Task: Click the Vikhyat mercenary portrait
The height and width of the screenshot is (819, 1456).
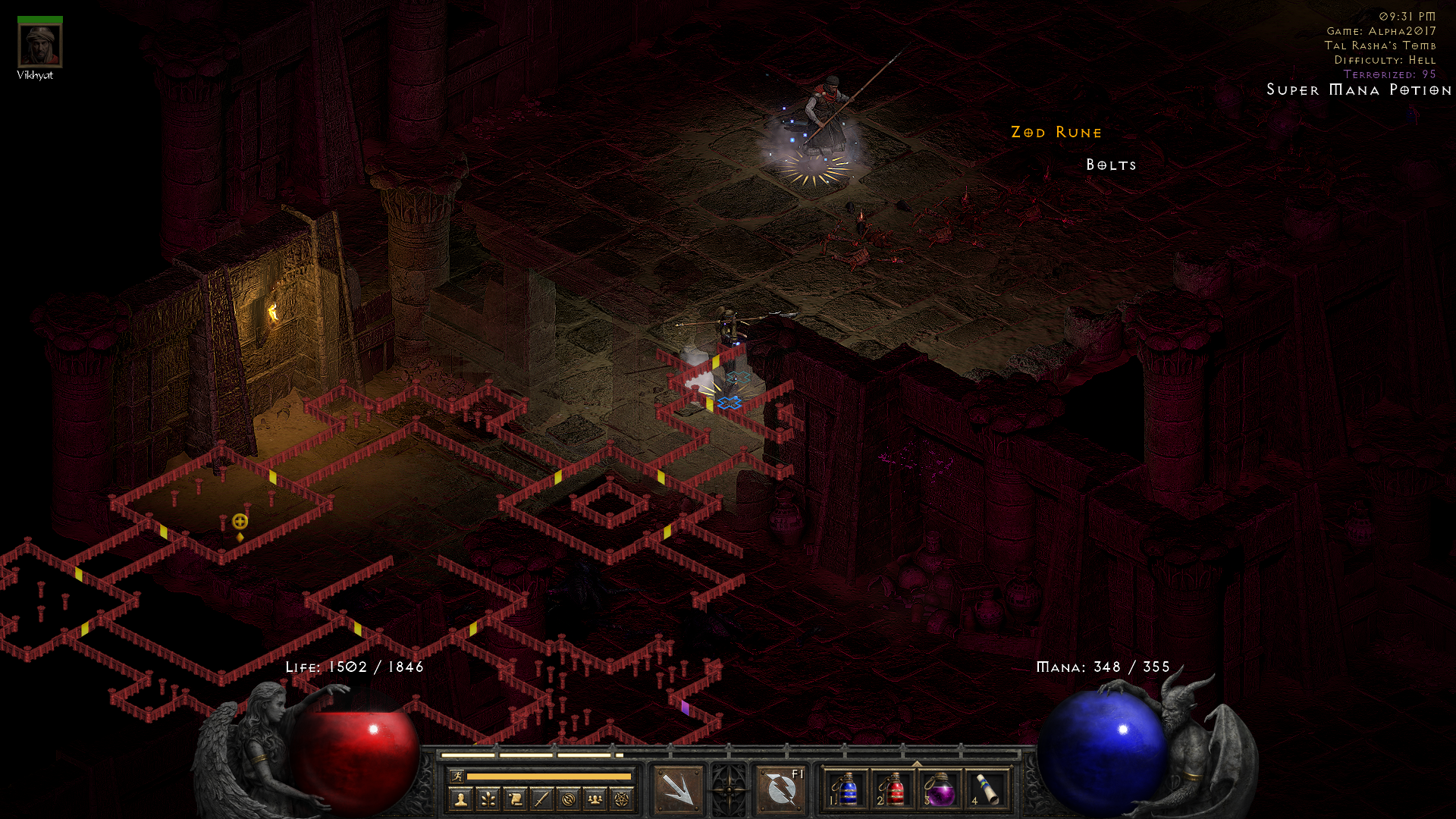Action: pos(40,45)
